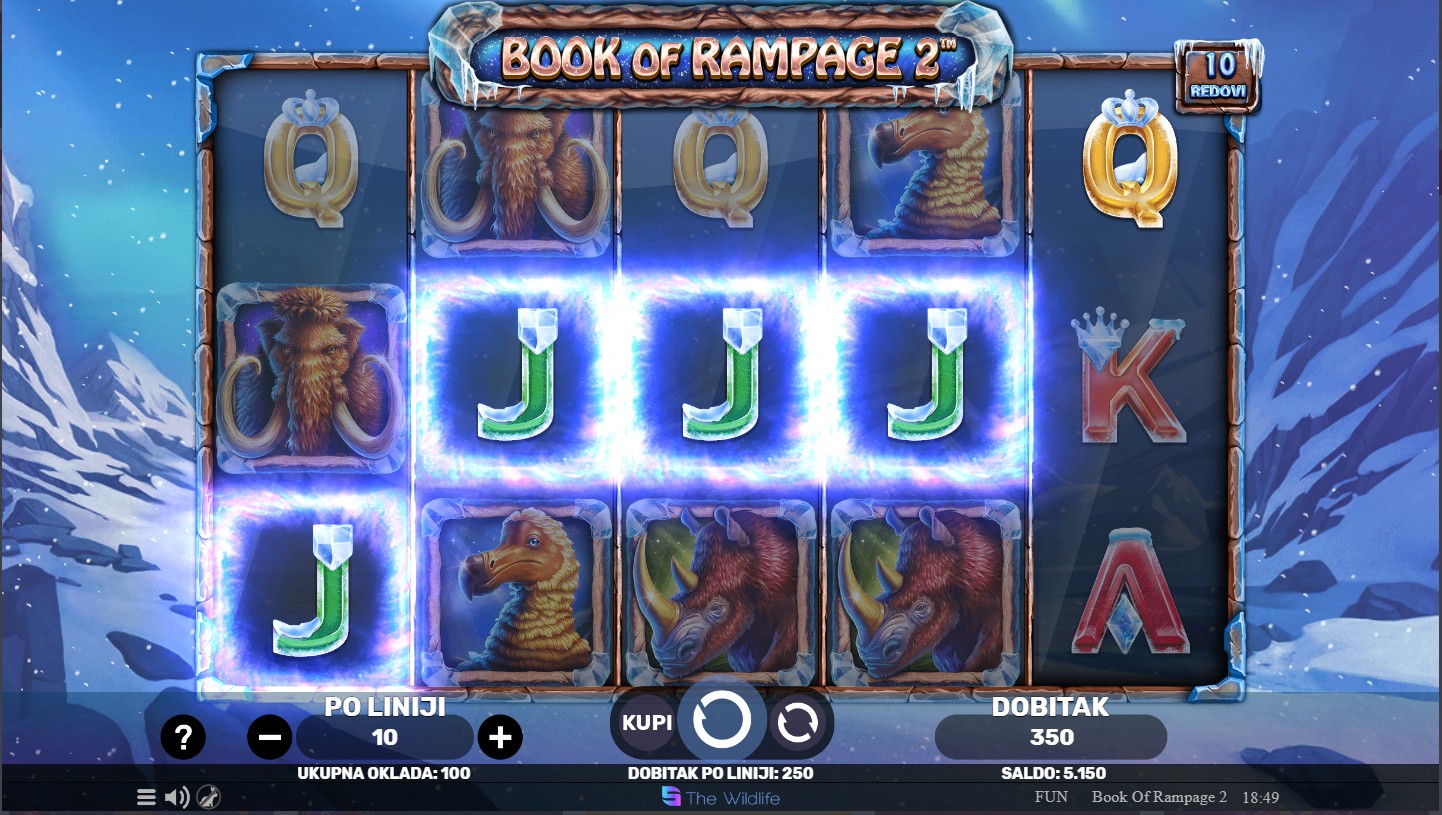Open the help question mark button
1442x815 pixels.
click(x=183, y=738)
